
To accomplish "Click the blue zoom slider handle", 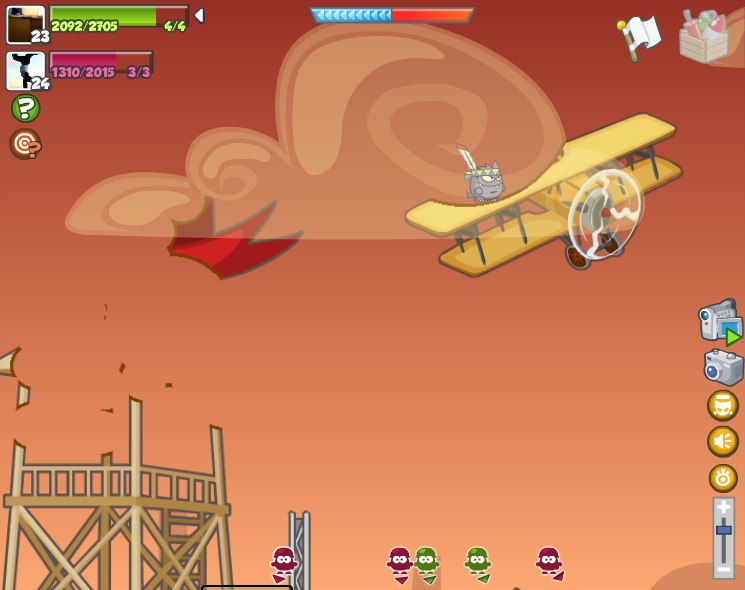I will pos(723,530).
